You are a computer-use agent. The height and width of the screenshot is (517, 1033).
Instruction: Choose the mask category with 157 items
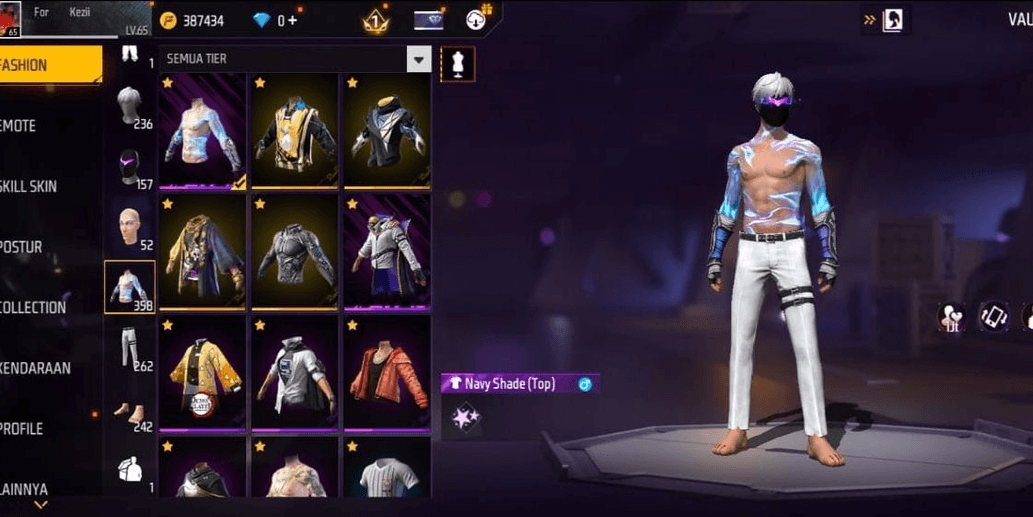click(130, 167)
